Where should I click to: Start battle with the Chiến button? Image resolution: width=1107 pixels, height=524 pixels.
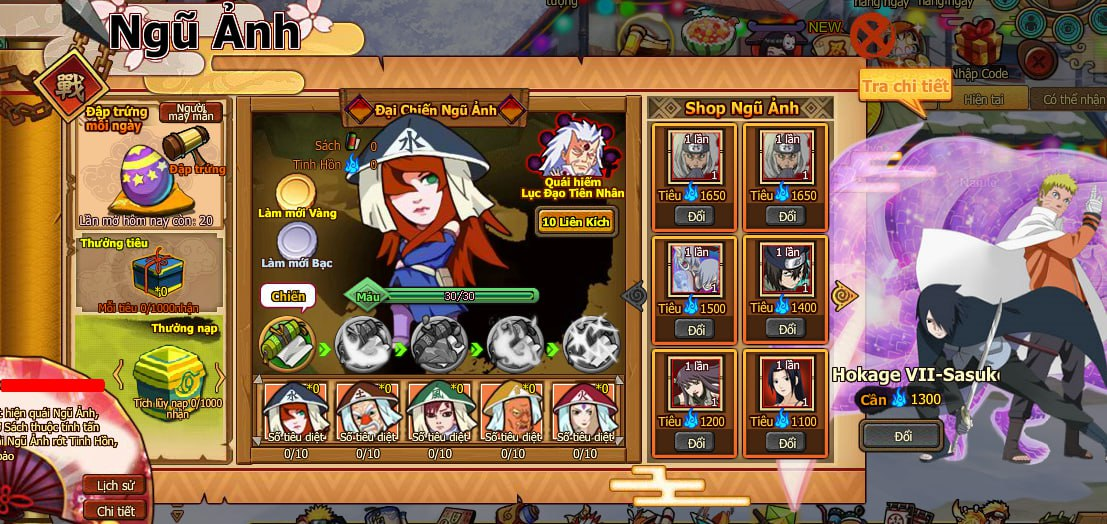[x=288, y=296]
